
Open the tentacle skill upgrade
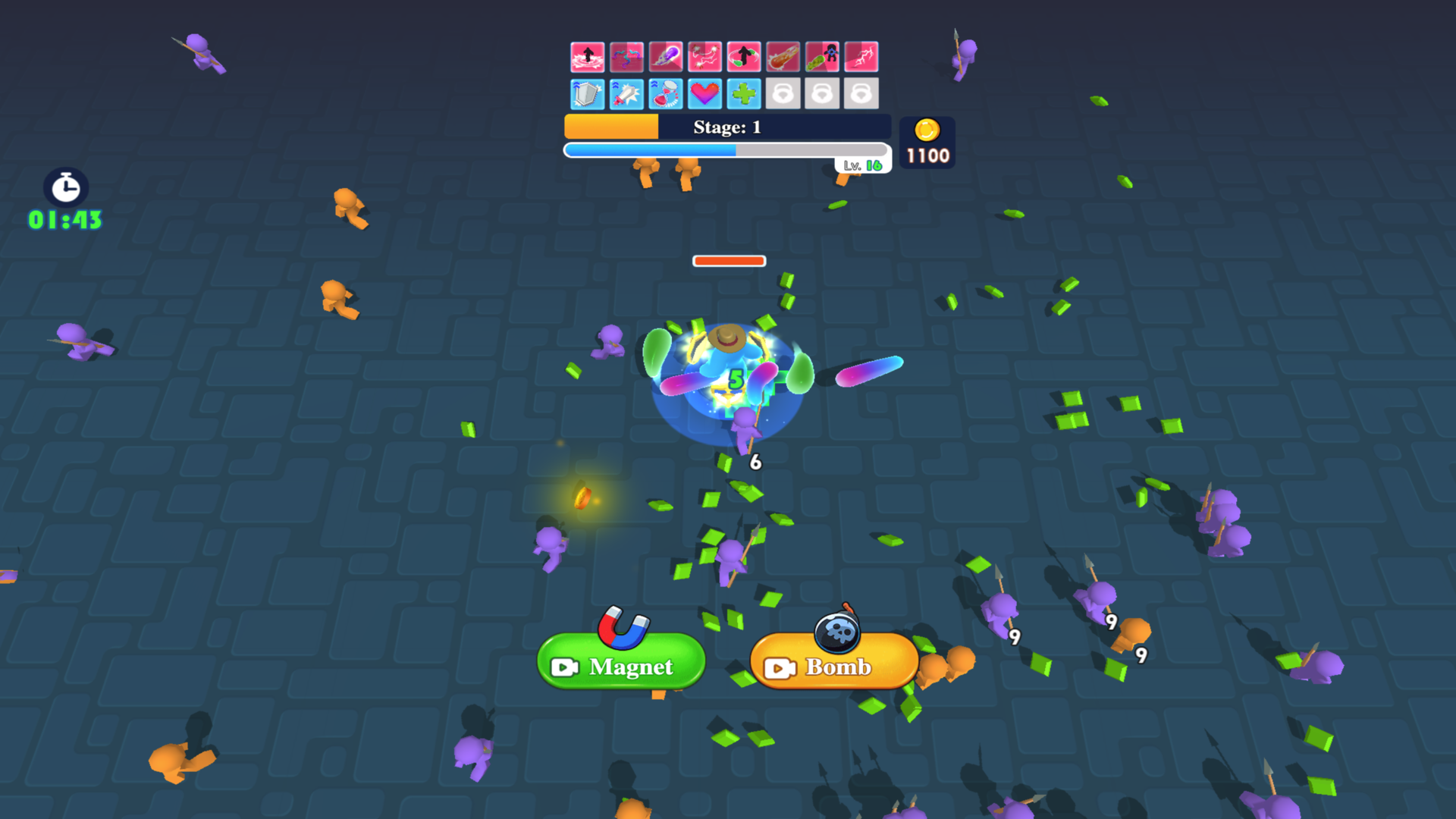pyautogui.click(x=626, y=57)
